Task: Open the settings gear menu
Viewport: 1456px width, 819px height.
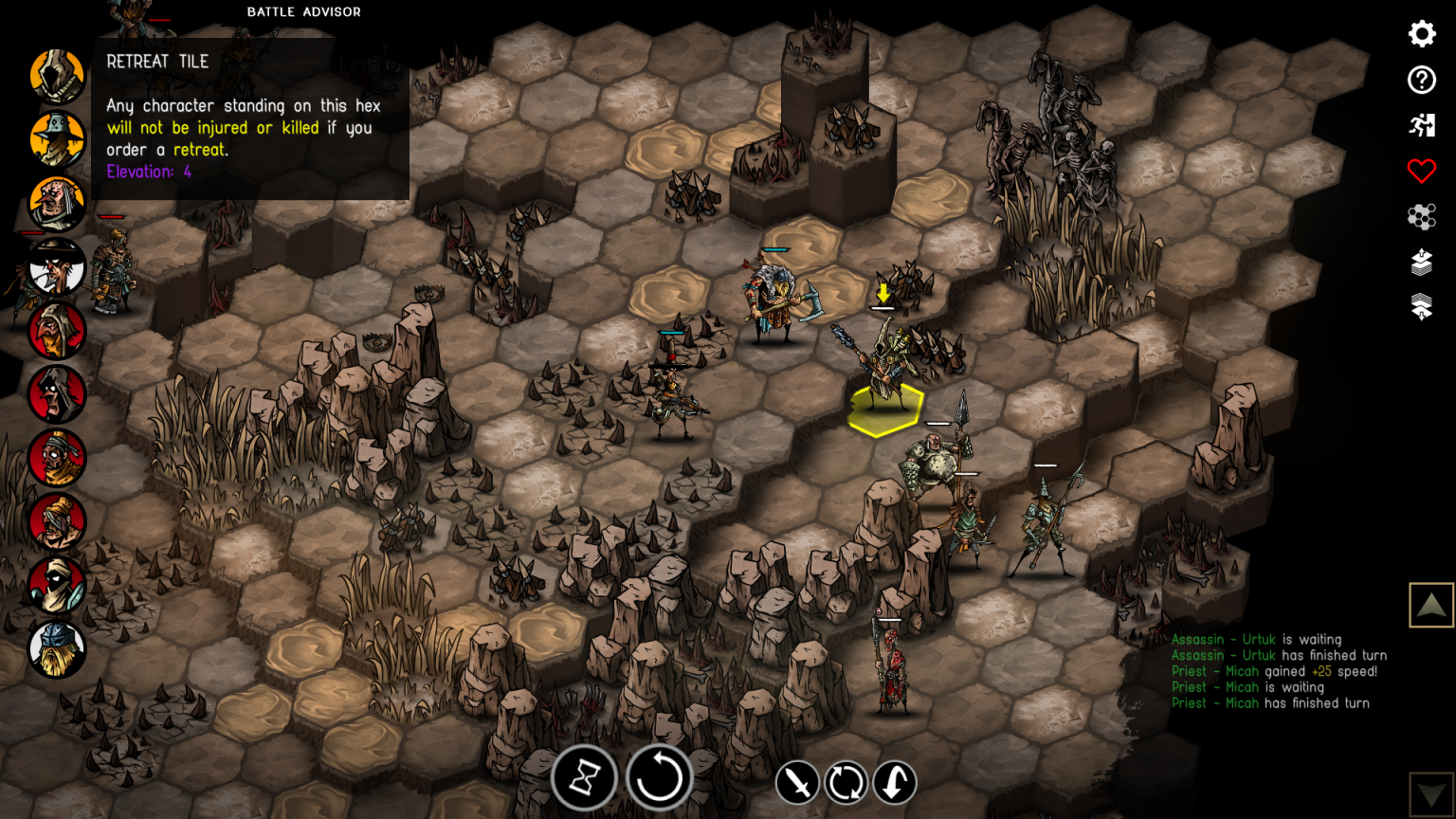Action: [x=1421, y=33]
